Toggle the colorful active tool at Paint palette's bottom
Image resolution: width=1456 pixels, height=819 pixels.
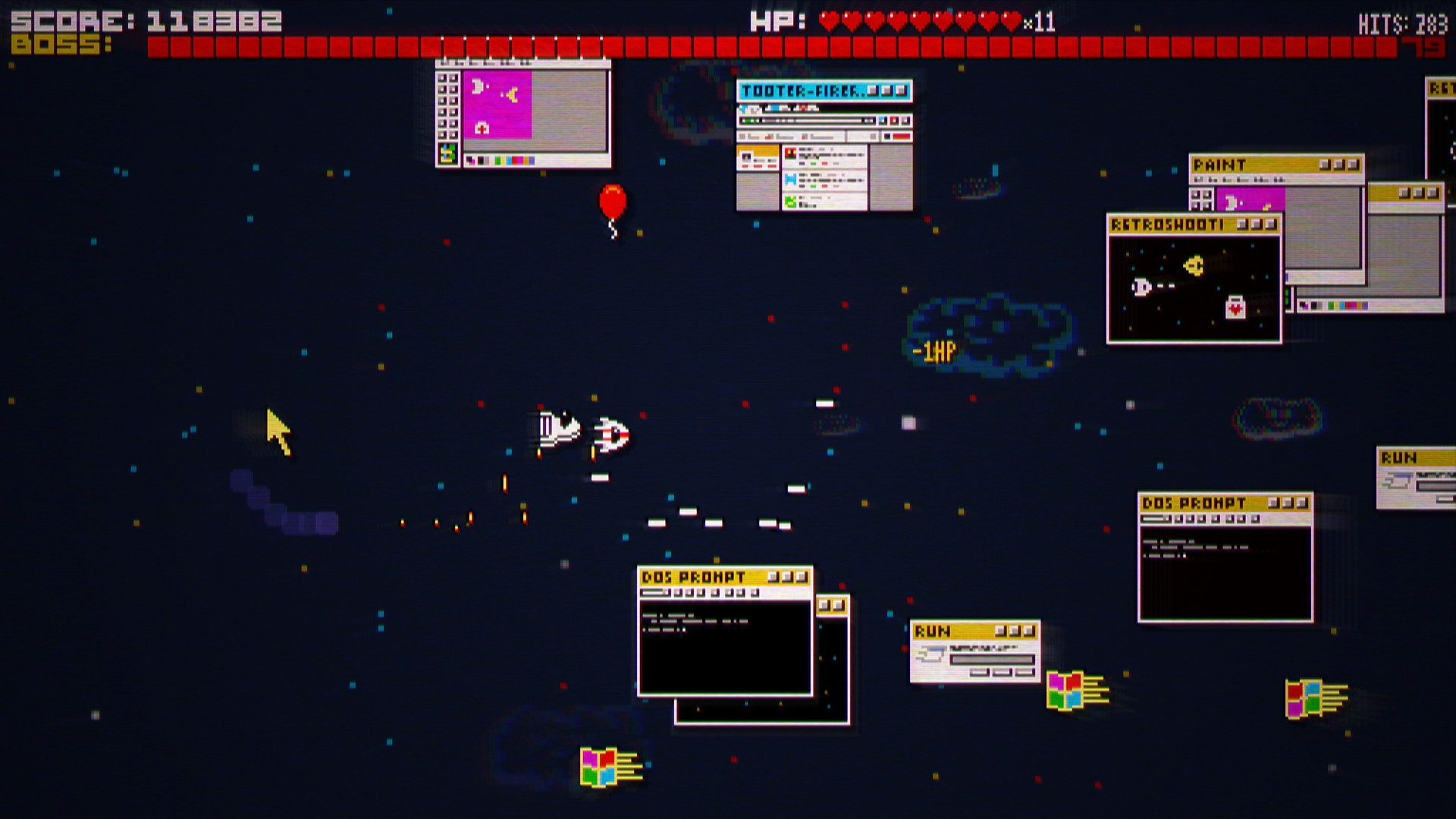pos(448,152)
